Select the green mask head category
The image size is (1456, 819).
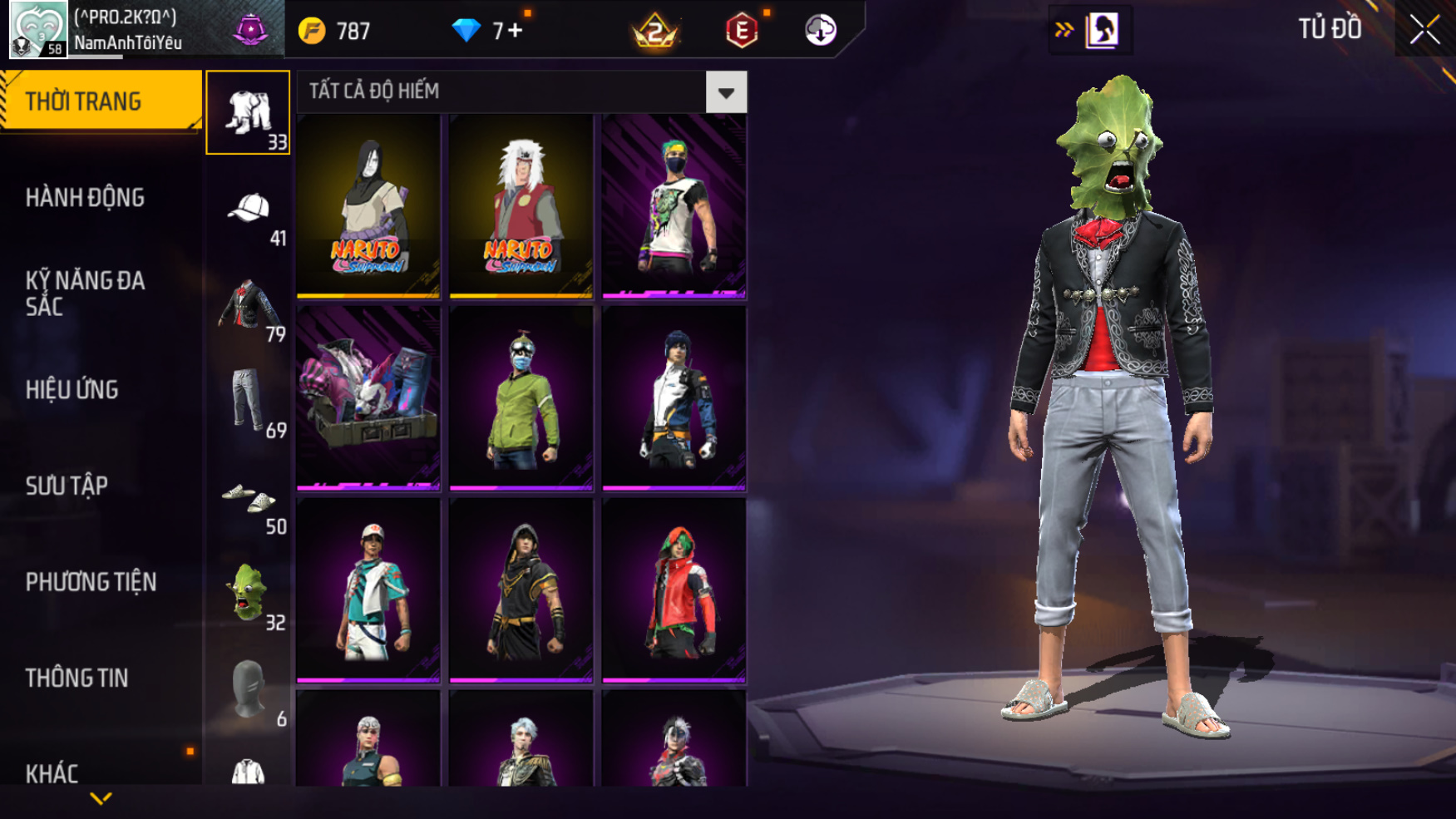(x=249, y=593)
